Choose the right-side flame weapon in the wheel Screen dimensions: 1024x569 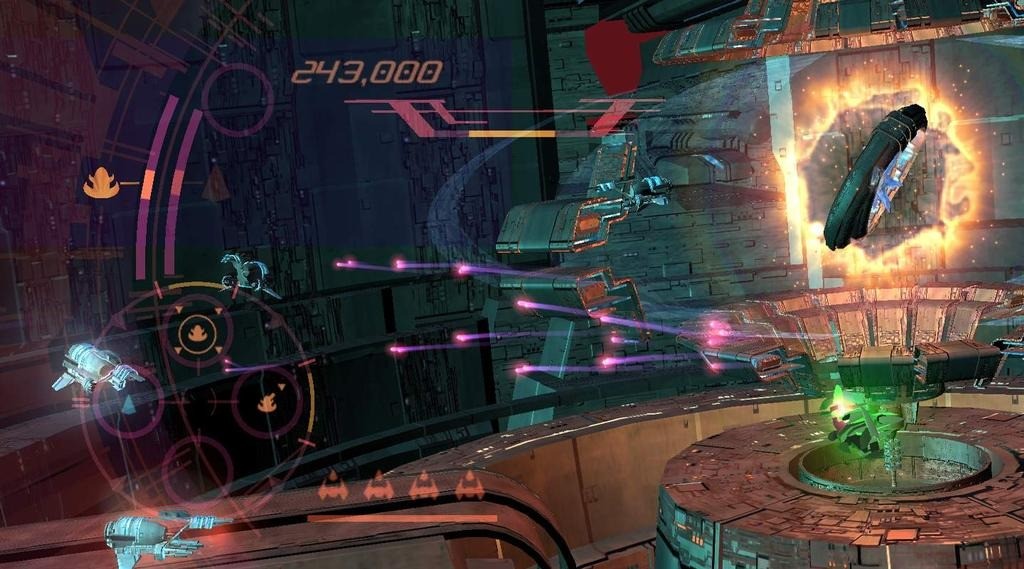[x=266, y=402]
